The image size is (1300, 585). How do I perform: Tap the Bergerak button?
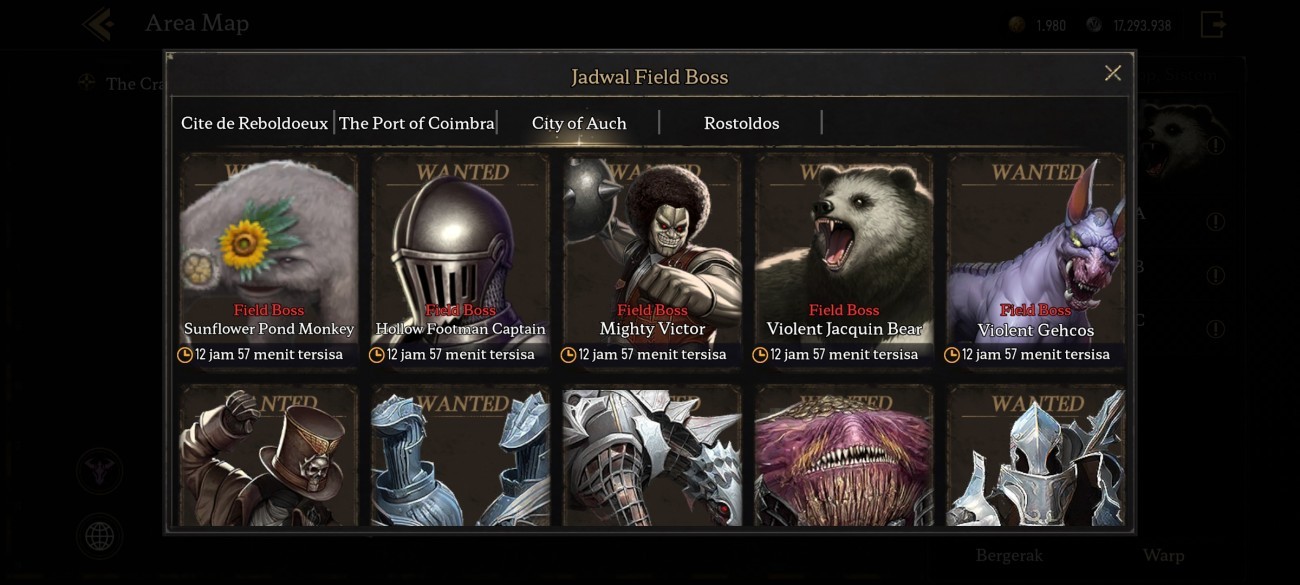[x=1009, y=555]
